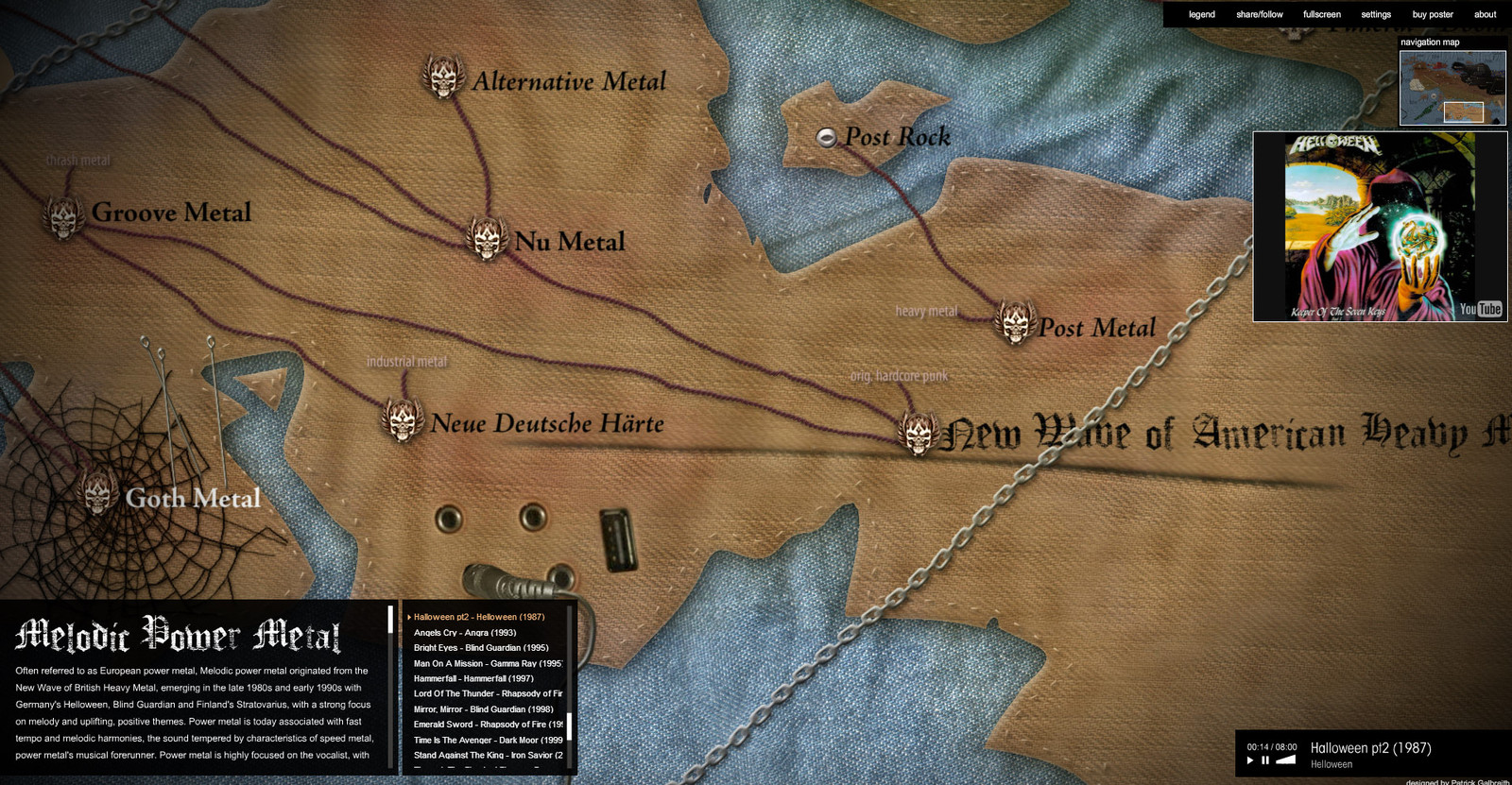Switch to fullscreen mode
1512x785 pixels.
coord(1321,14)
